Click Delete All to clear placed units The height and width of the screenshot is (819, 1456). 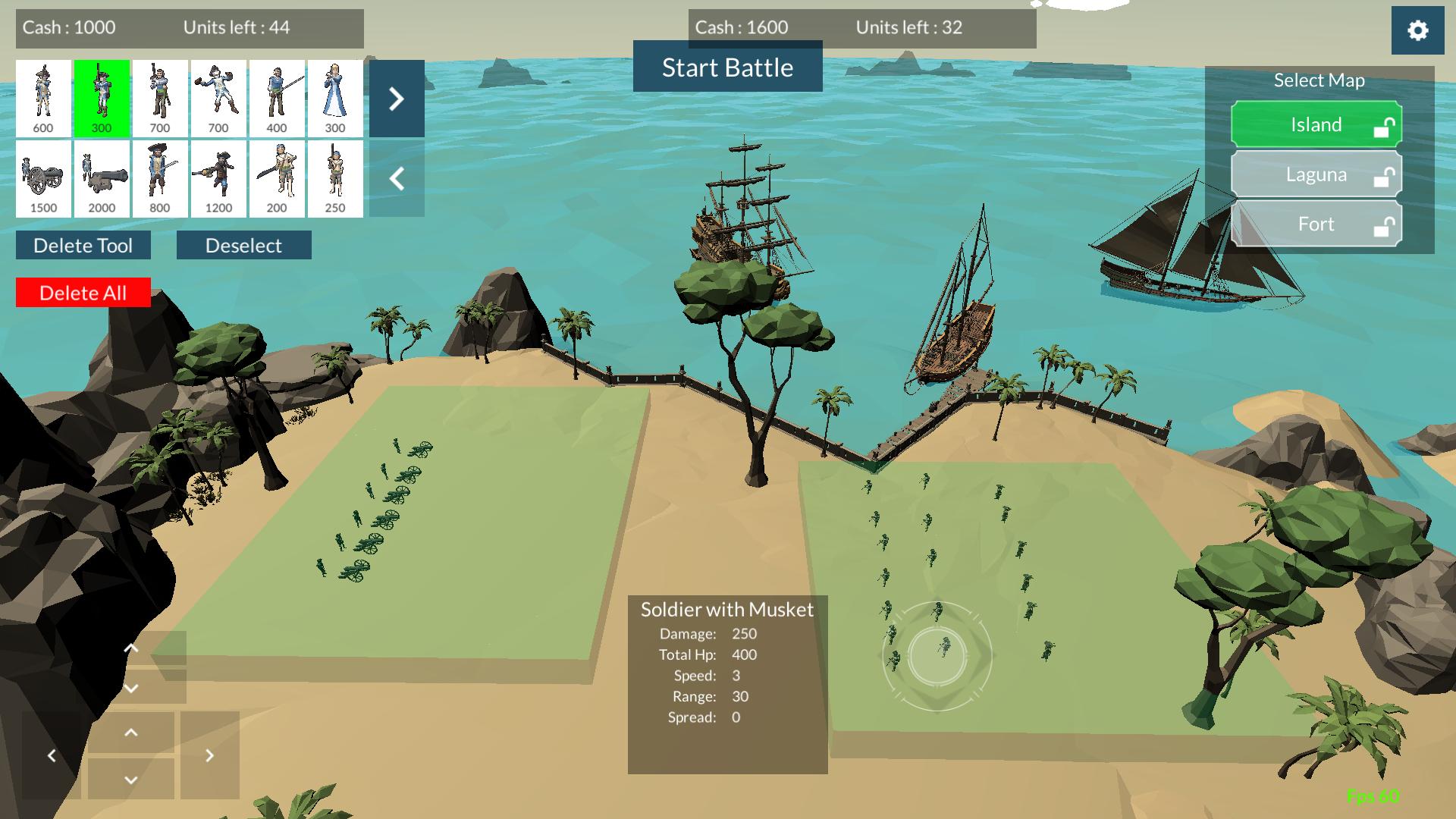pyautogui.click(x=83, y=293)
